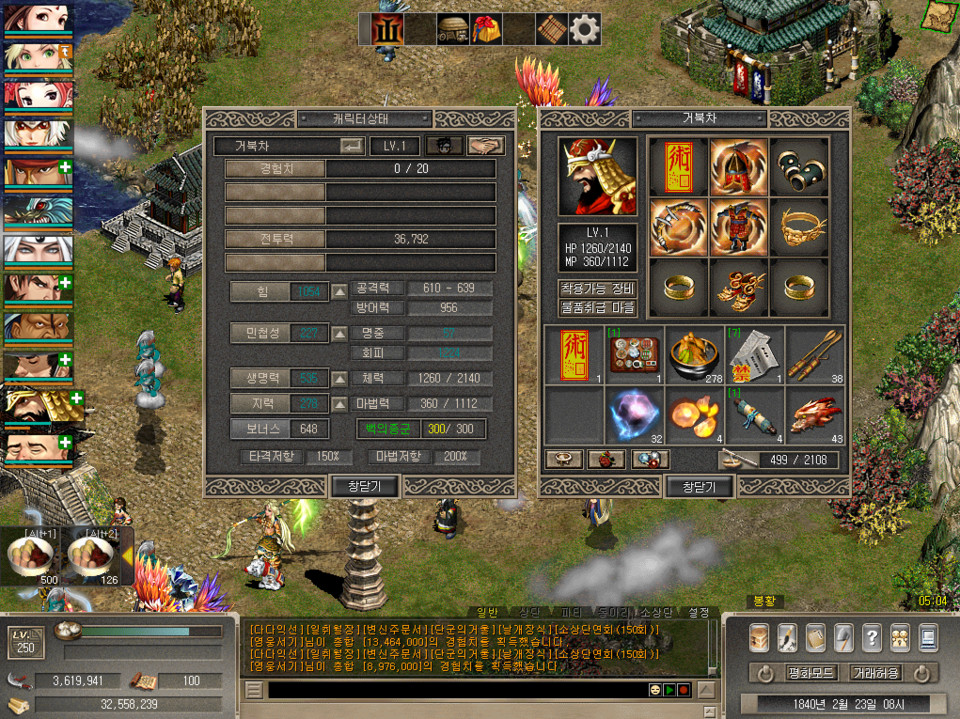Raise the 힘 (strength) stat with its arrow
Screen dimensions: 960x719
click(x=340, y=291)
